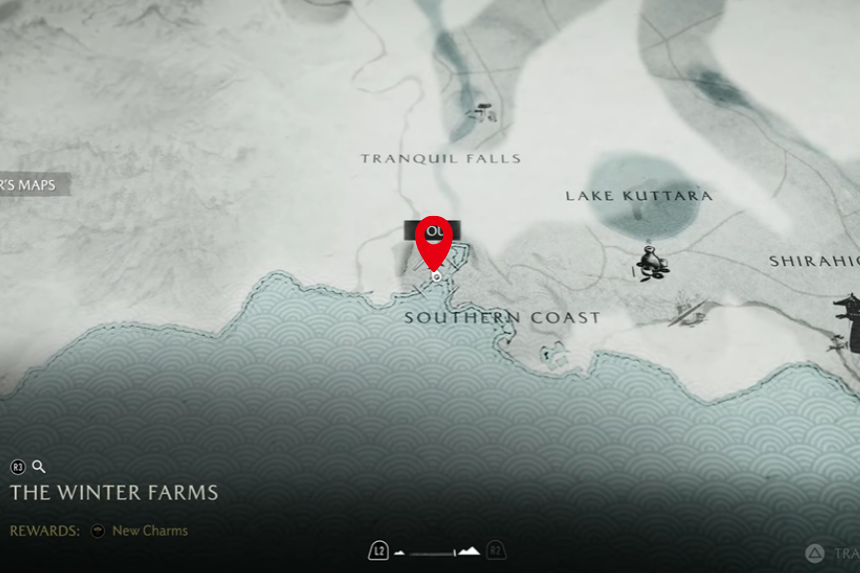Click the magnifying glass search icon
Image resolution: width=860 pixels, height=573 pixels.
click(39, 466)
